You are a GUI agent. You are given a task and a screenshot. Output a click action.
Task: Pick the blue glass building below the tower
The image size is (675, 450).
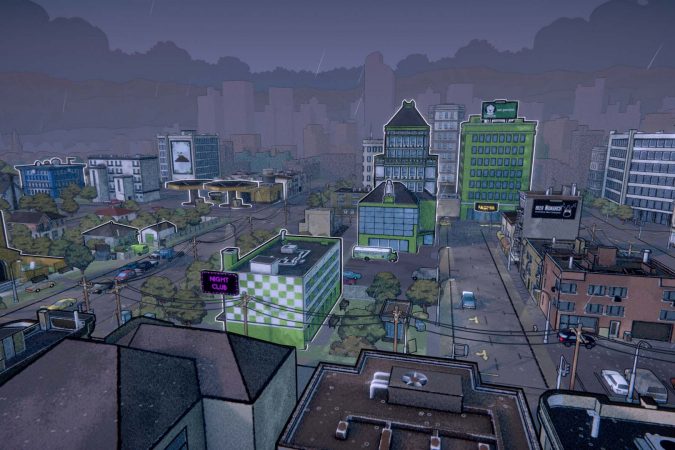click(396, 218)
